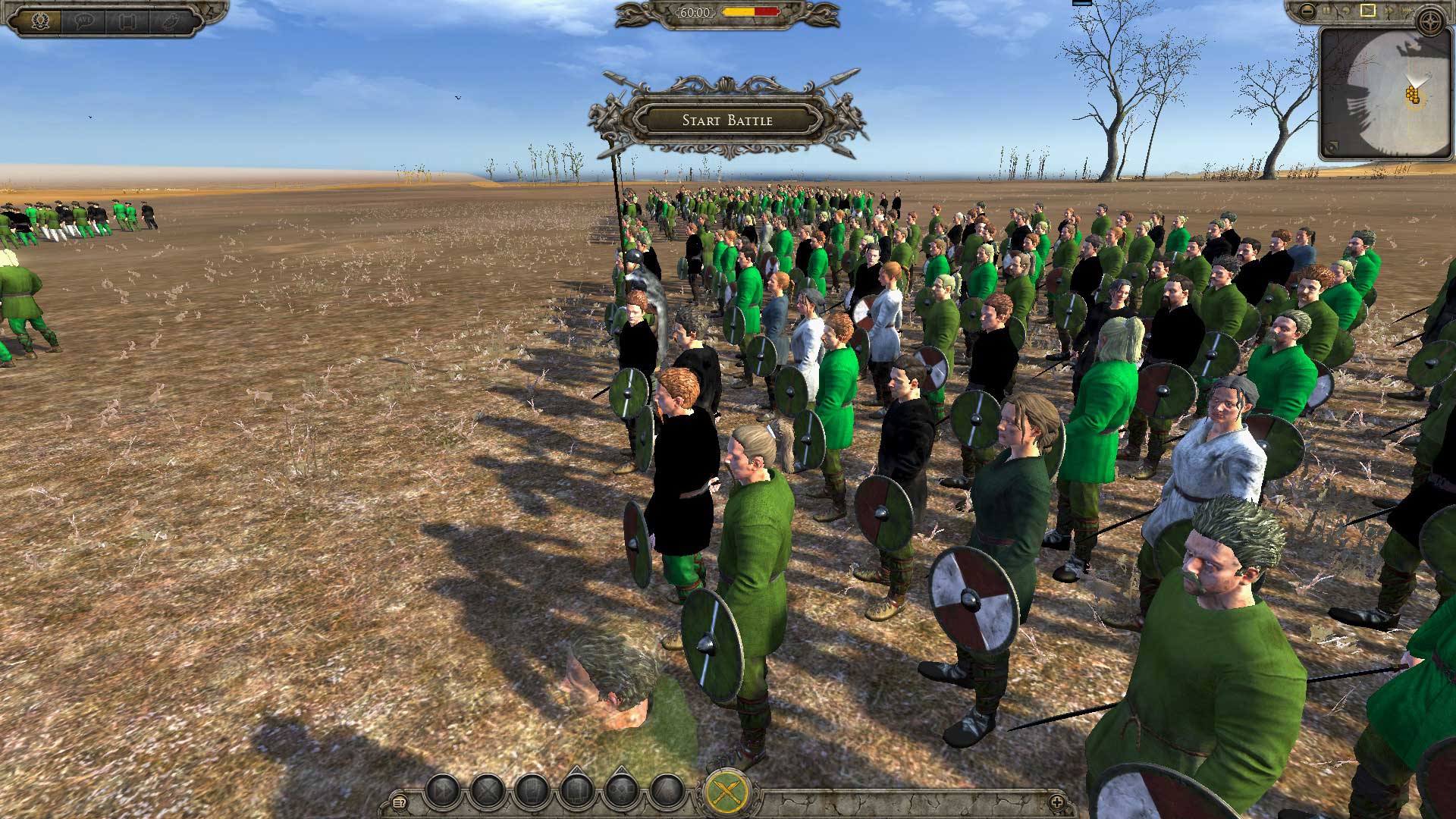Screen dimensions: 1456x819
Task: Open the scroll icon tab
Action: pyautogui.click(x=126, y=19)
